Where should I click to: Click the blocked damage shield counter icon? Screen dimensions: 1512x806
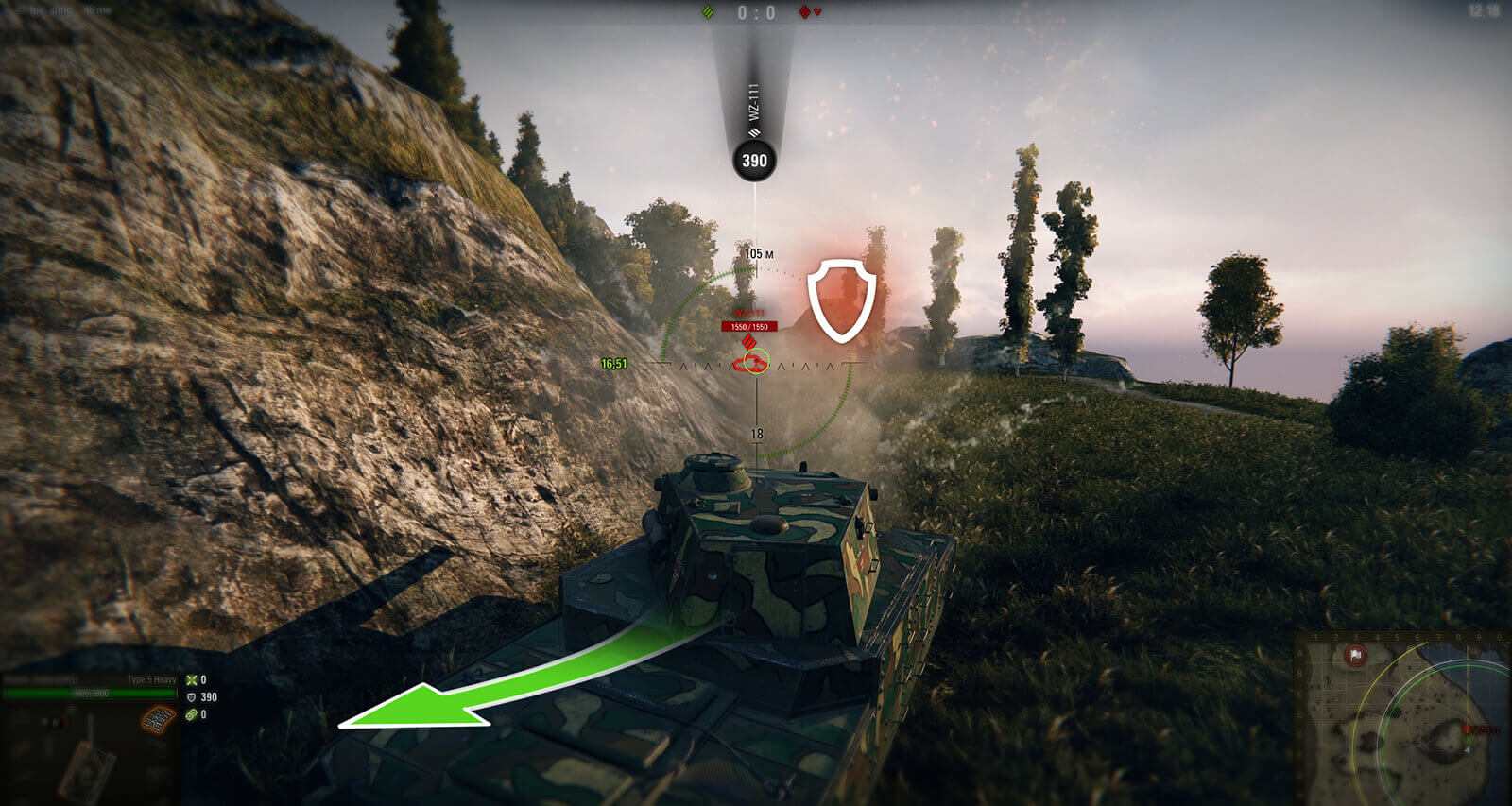[192, 697]
